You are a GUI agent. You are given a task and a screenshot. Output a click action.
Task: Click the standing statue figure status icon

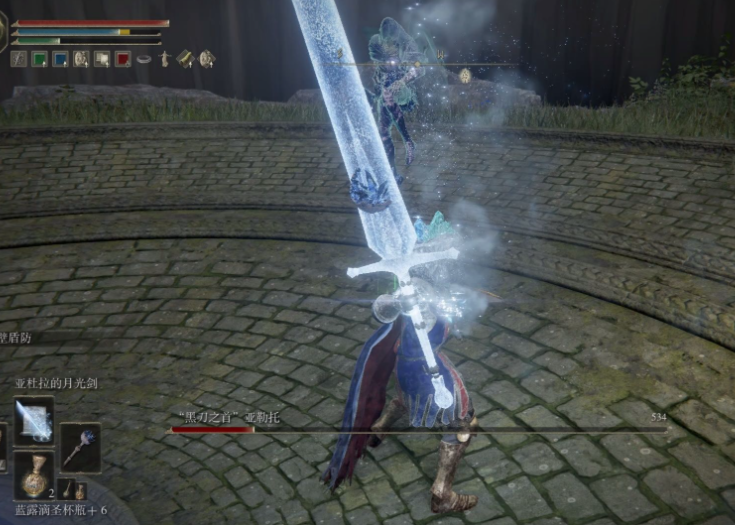tap(165, 59)
